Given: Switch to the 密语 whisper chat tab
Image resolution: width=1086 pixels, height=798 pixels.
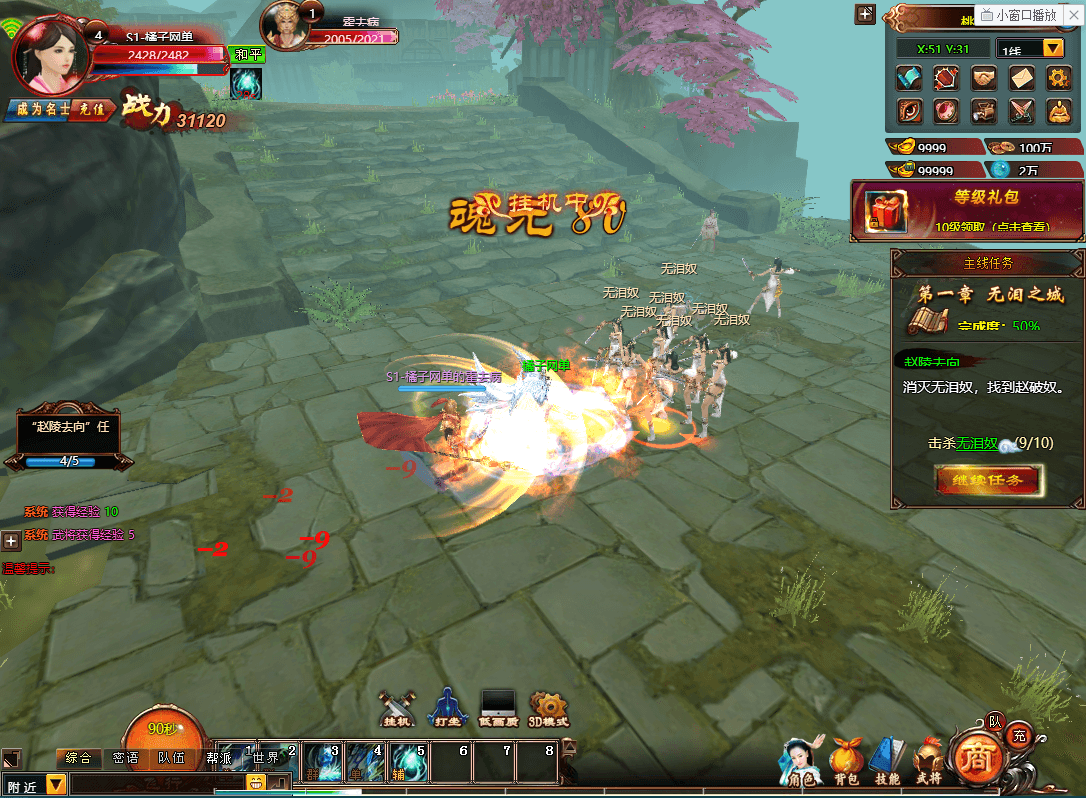Looking at the screenshot, I should coord(126,758).
